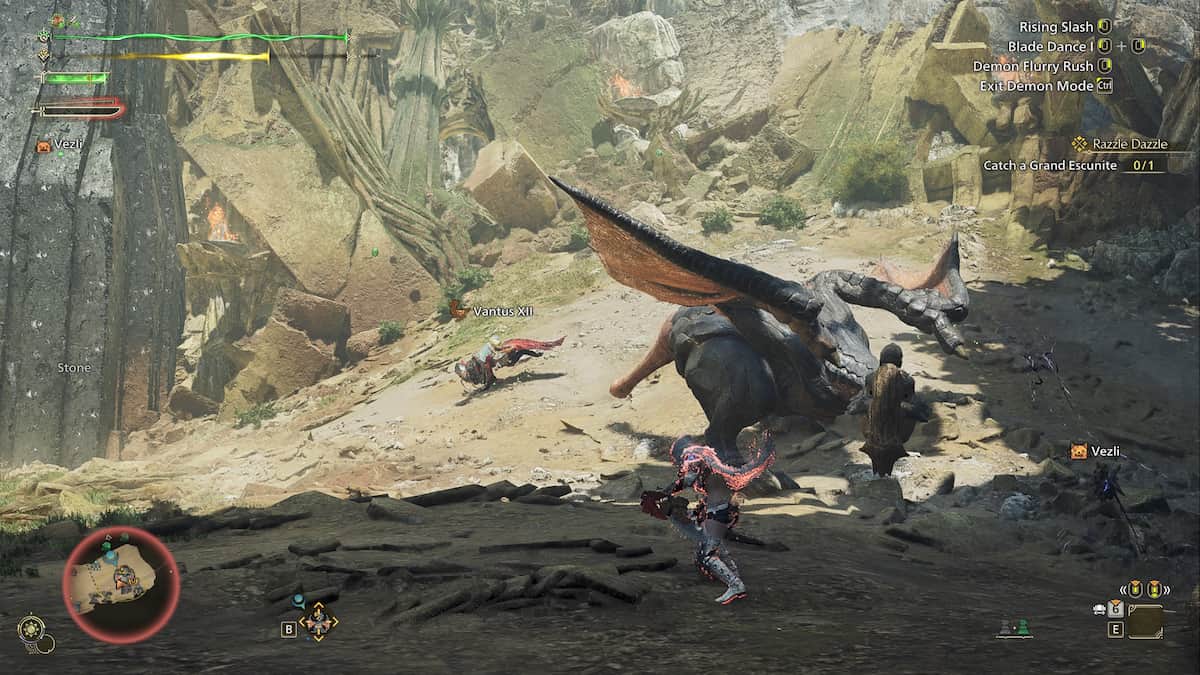Open the radial shortcut menu with yellow arrows

click(x=318, y=621)
